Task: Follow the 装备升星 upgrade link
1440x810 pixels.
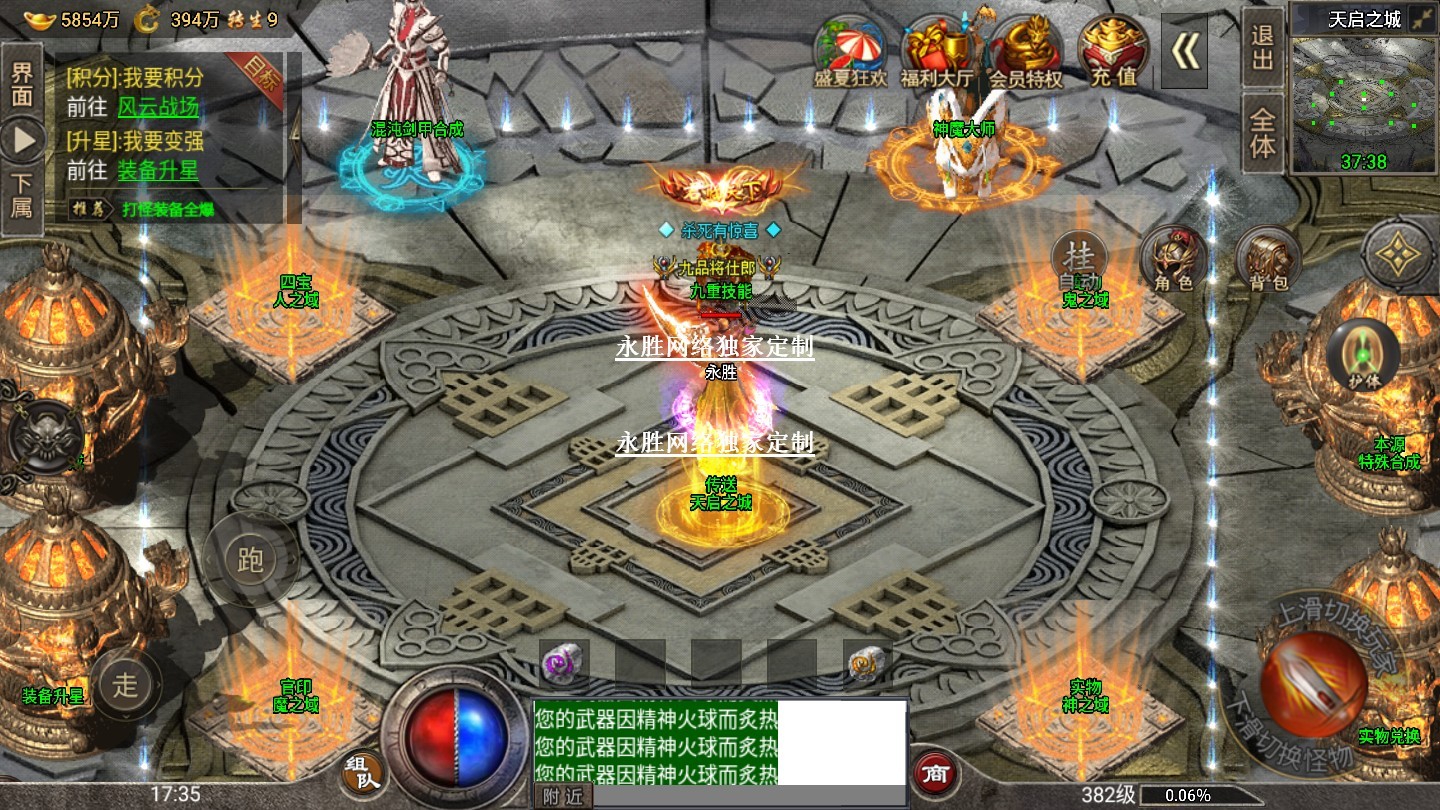Action: point(158,170)
